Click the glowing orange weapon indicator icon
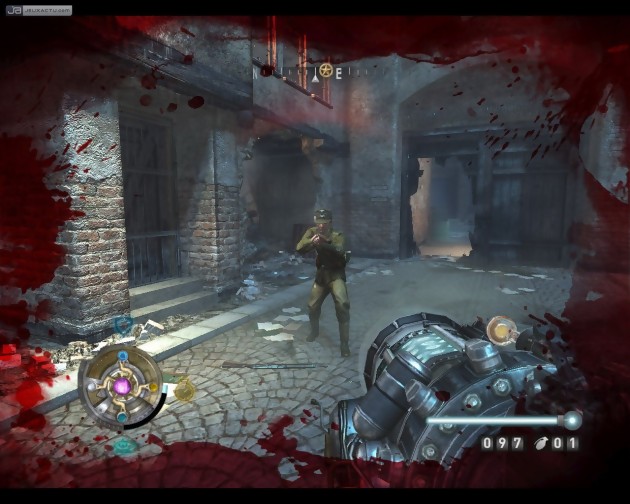The width and height of the screenshot is (630, 504). pos(498,327)
